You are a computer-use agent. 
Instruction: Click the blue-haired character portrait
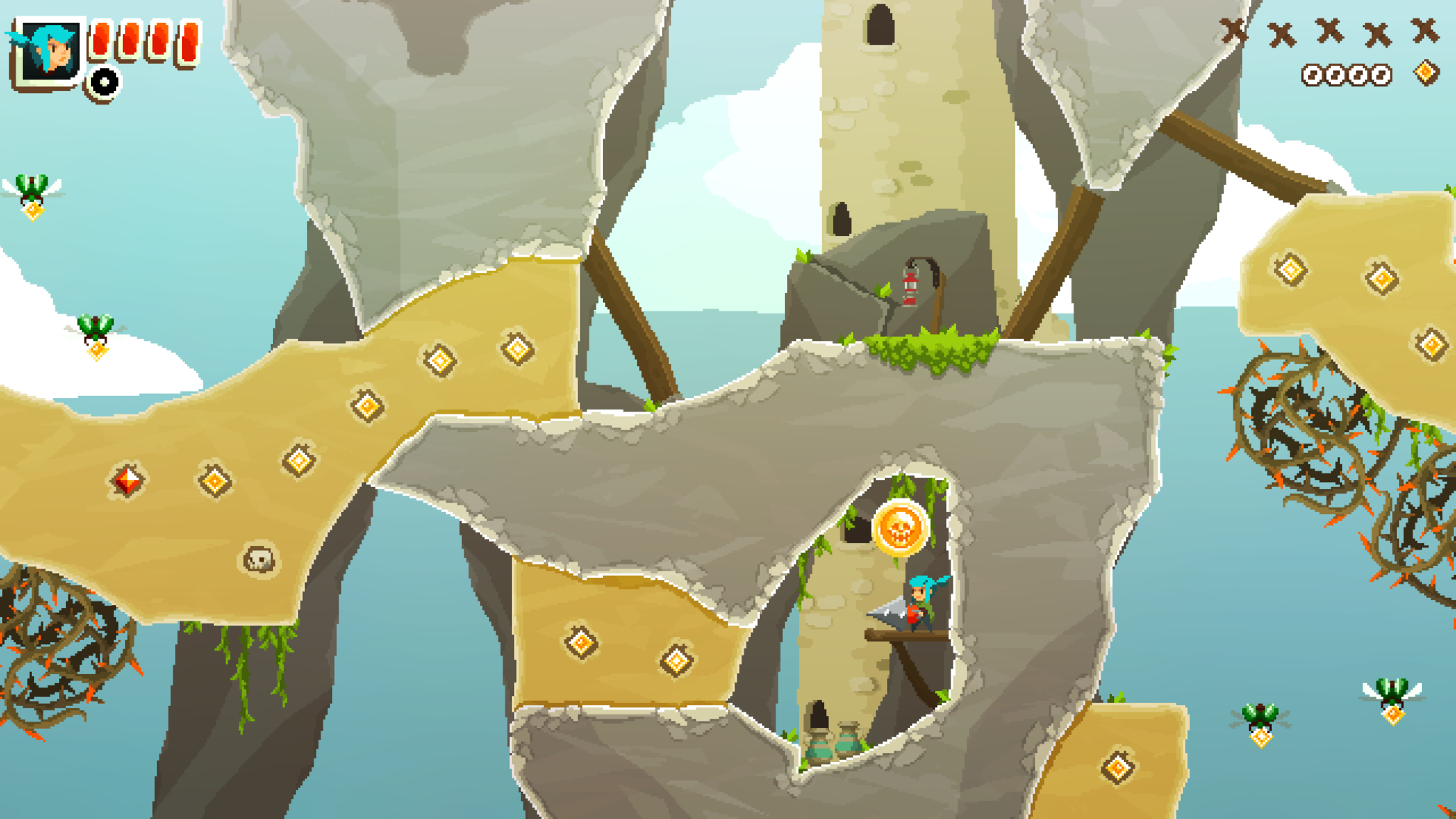(48, 51)
